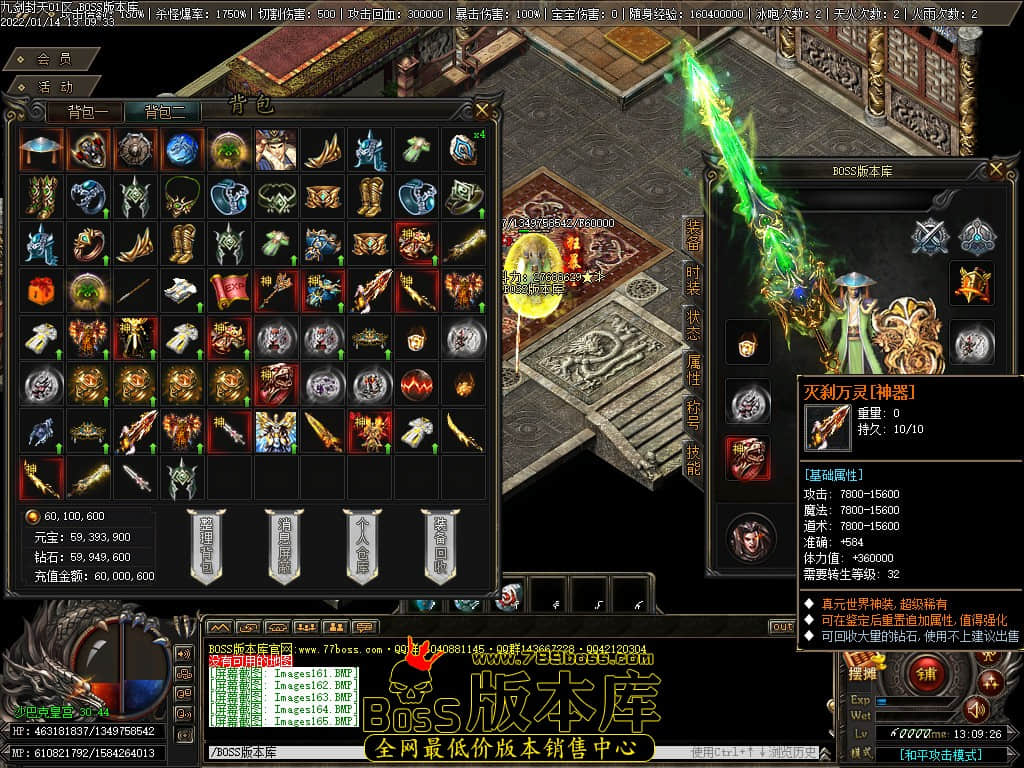Click the 整理背包 sort bag button
Screen dimensions: 1024x768
click(x=205, y=546)
